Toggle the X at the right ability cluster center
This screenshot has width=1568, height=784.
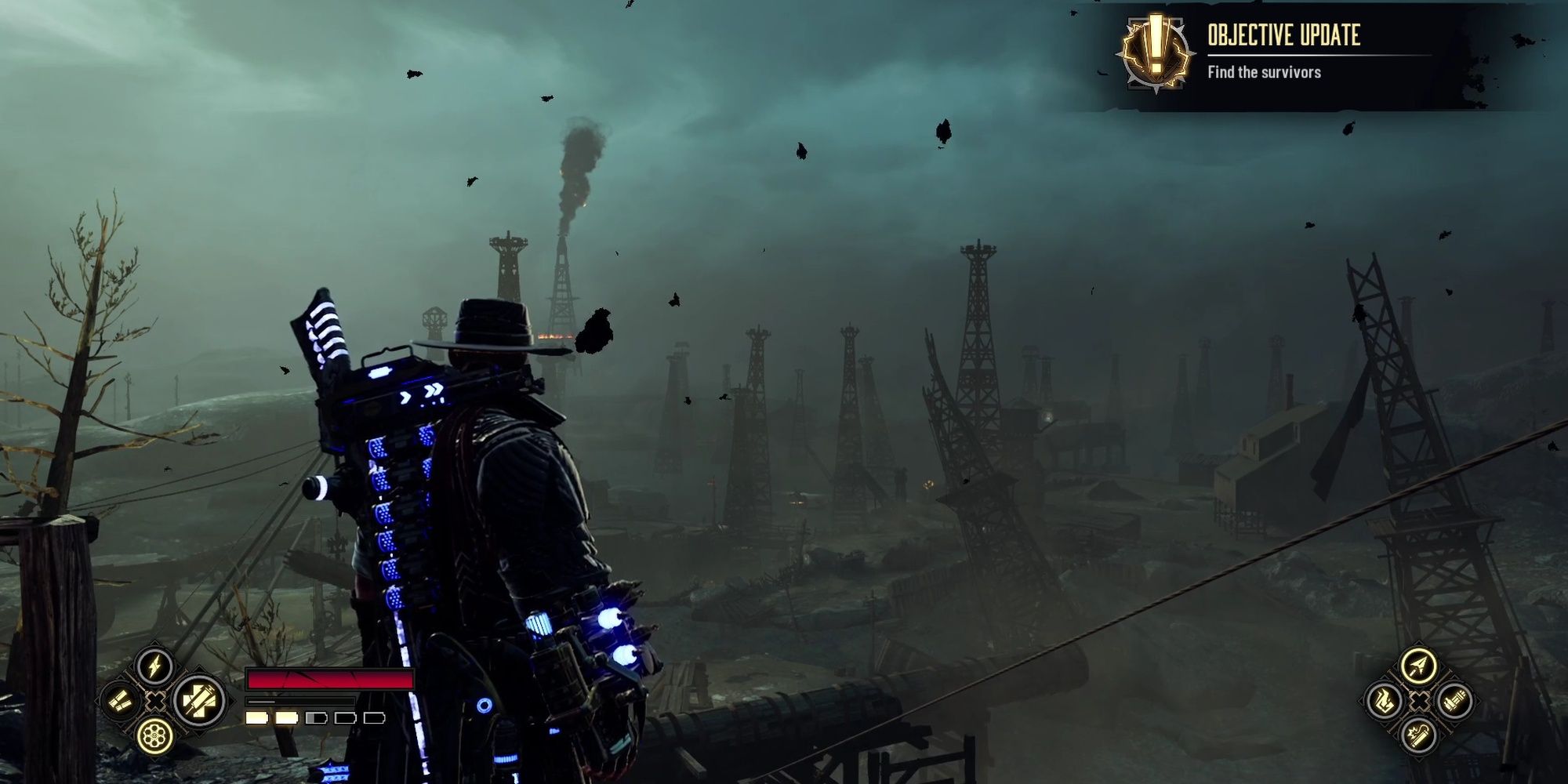(1419, 700)
